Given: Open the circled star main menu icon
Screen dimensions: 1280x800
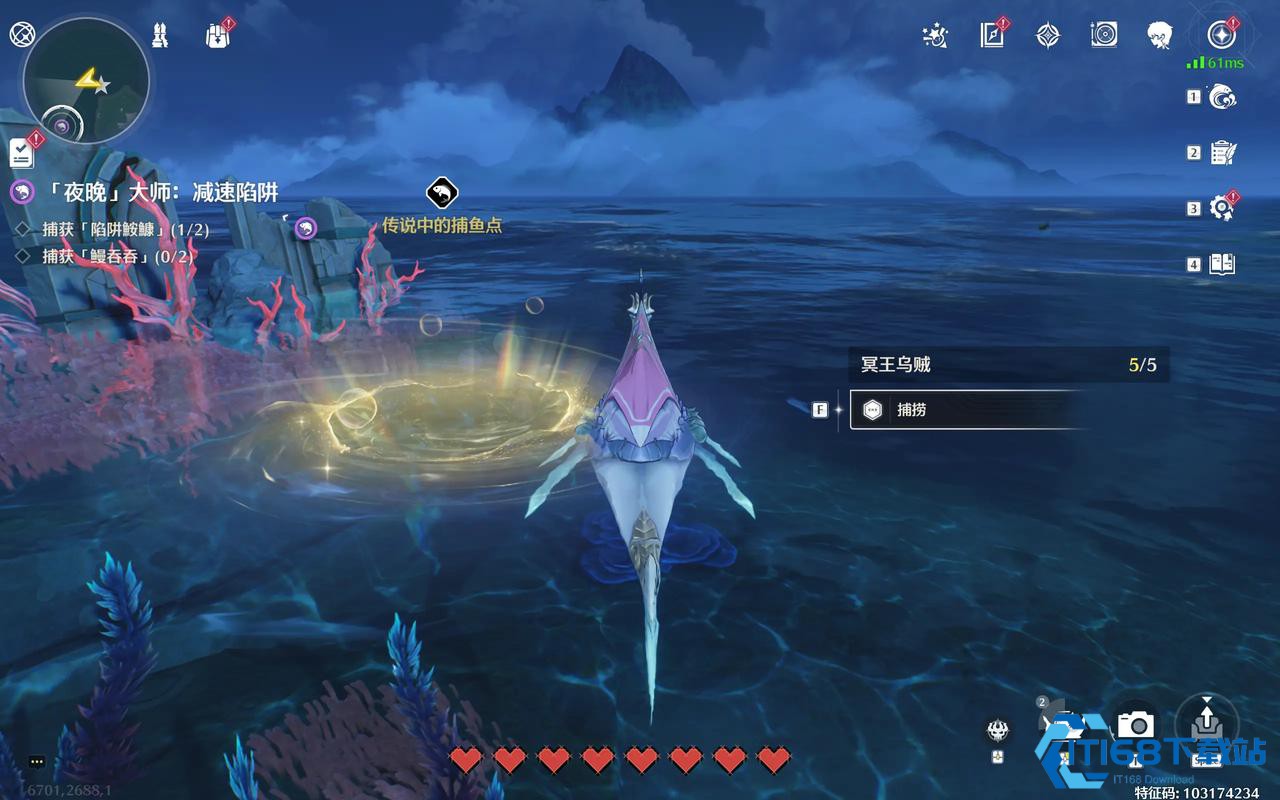Looking at the screenshot, I should pos(1221,35).
